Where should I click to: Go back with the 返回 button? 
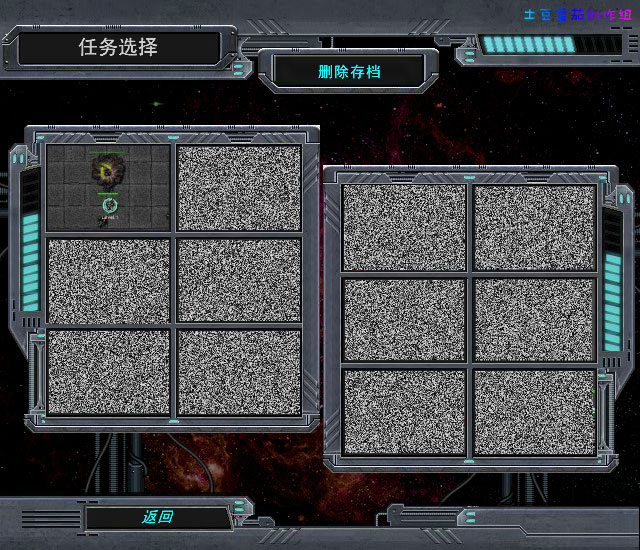coord(157,517)
